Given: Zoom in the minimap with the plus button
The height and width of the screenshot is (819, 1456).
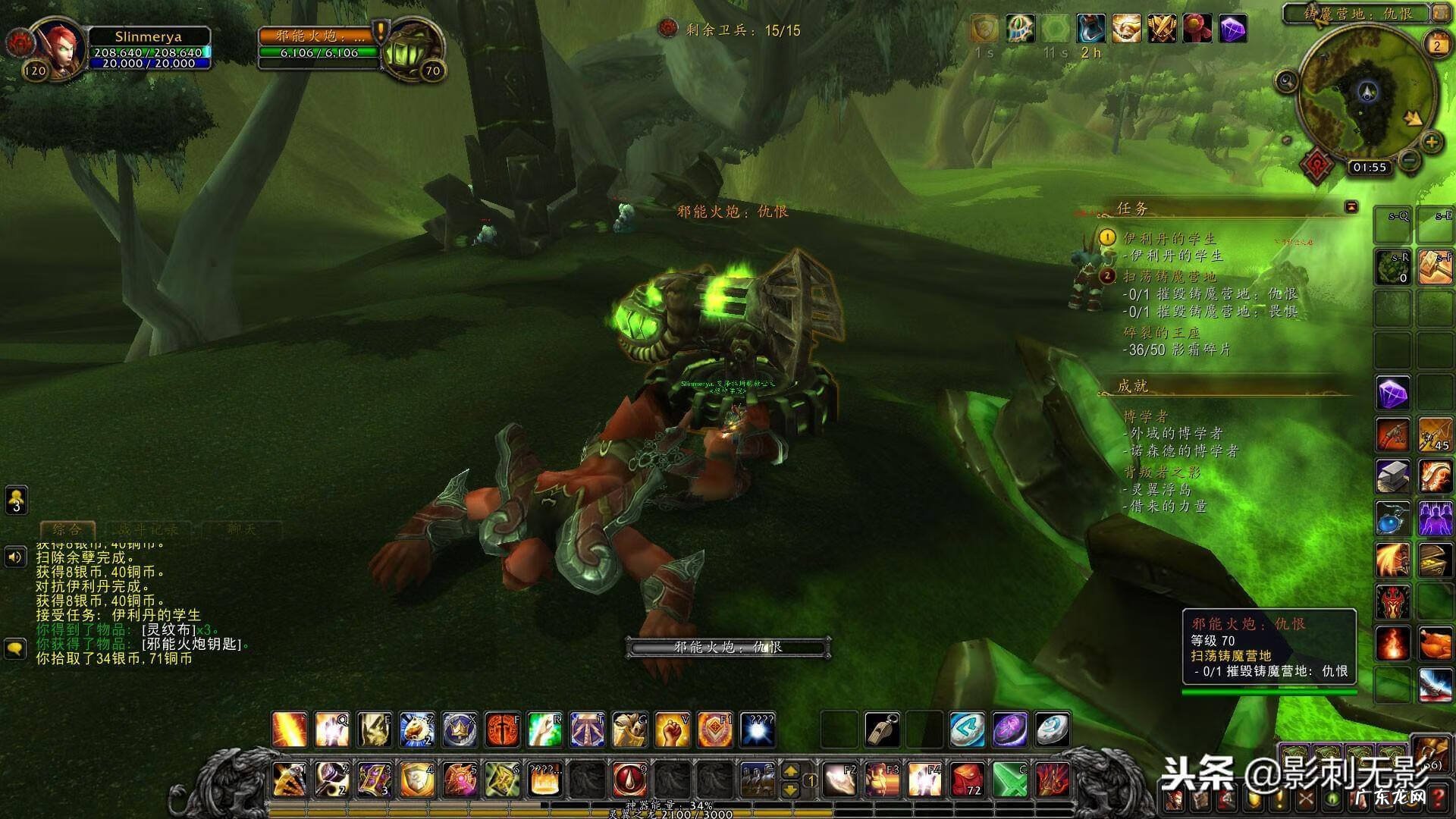Looking at the screenshot, I should tap(1431, 142).
